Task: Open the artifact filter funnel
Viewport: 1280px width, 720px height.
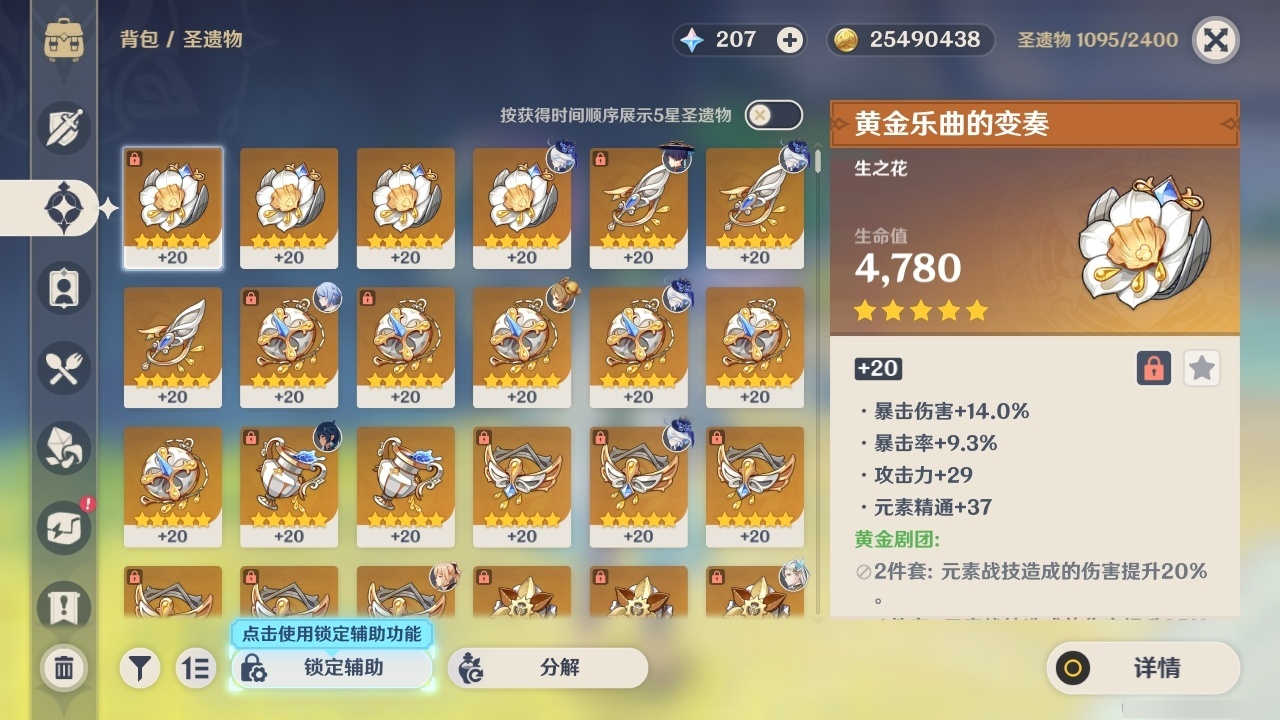Action: tap(140, 668)
